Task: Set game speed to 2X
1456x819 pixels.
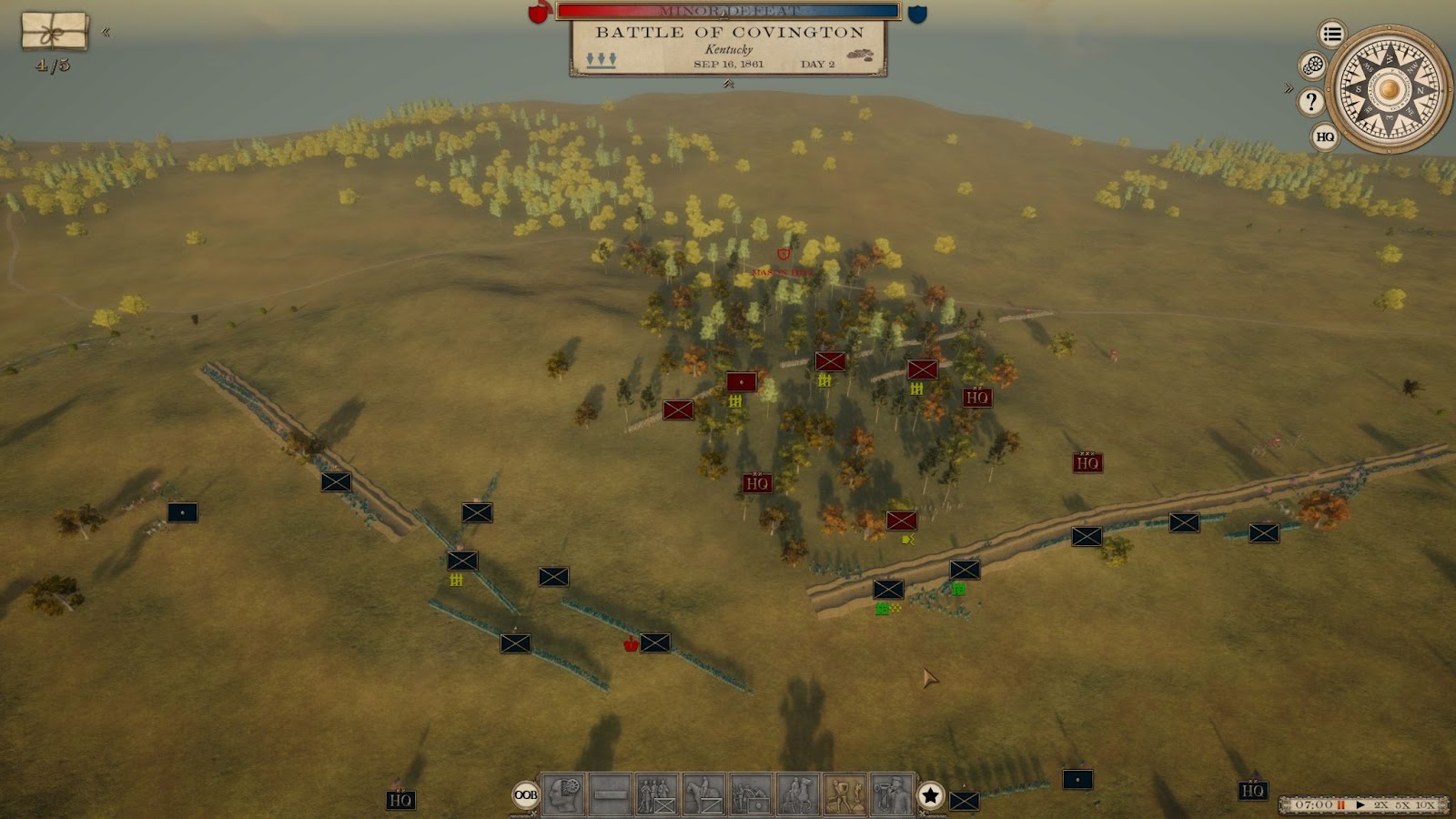Action: (x=1381, y=804)
